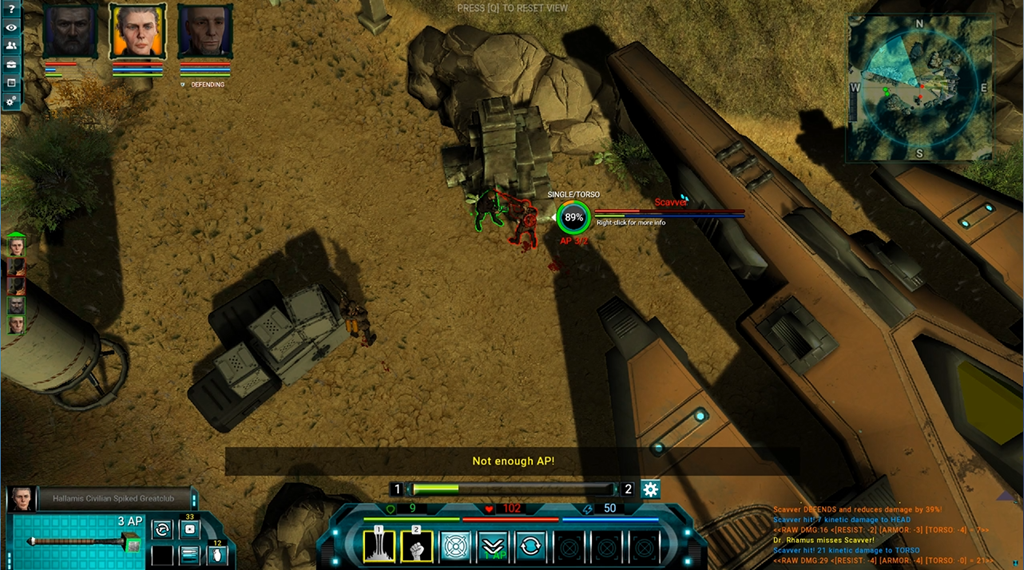Select the bearded man's party portrait

70,32
